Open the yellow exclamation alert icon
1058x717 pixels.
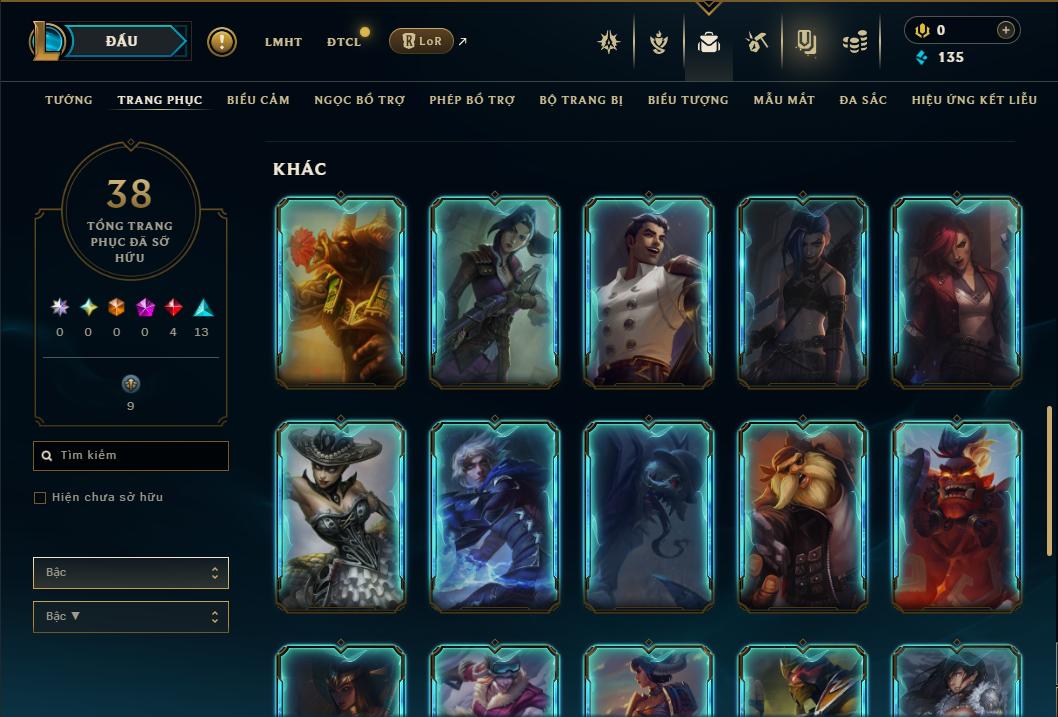222,42
